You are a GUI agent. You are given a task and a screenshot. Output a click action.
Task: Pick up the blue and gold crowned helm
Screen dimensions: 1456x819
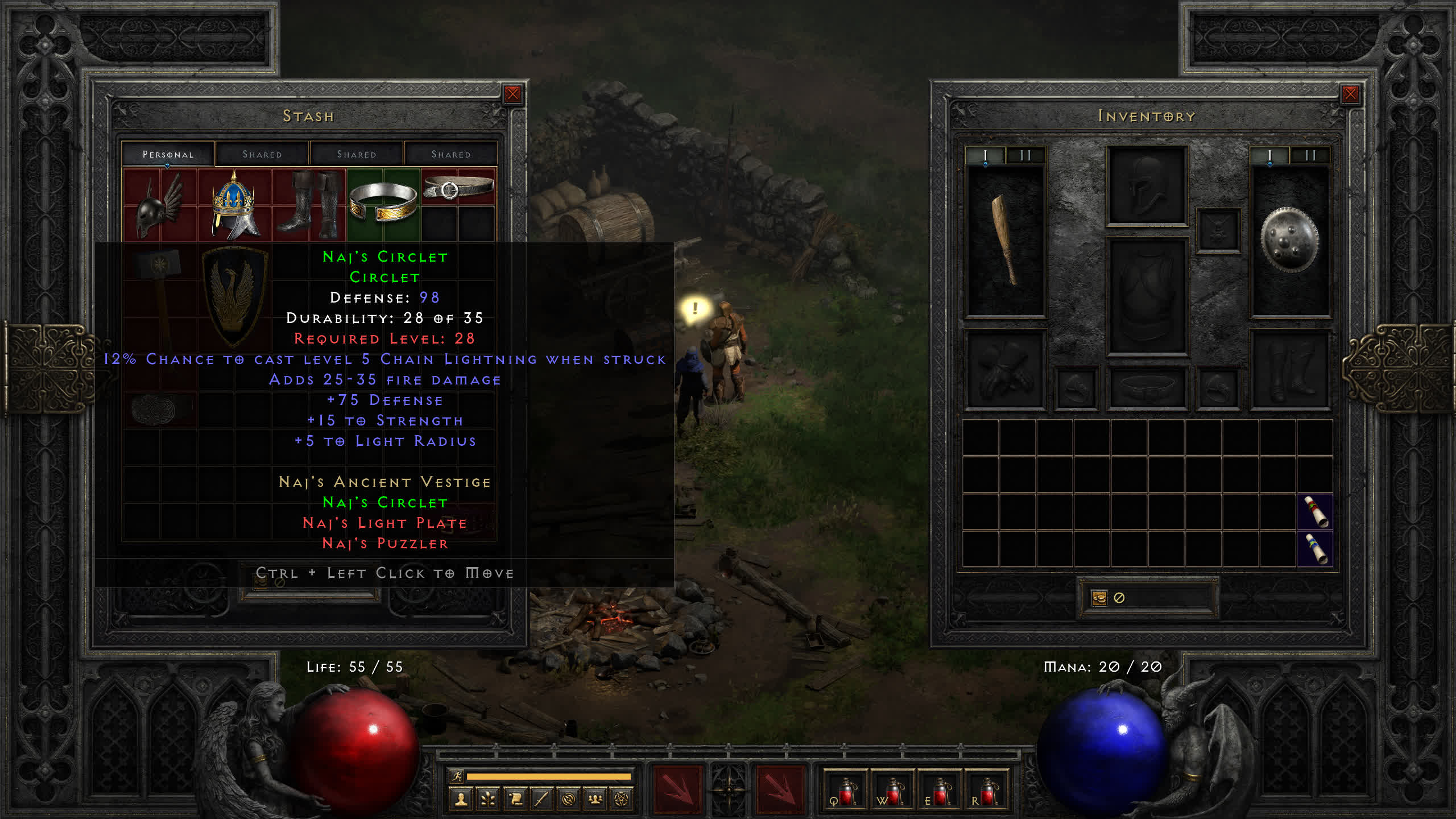(234, 205)
